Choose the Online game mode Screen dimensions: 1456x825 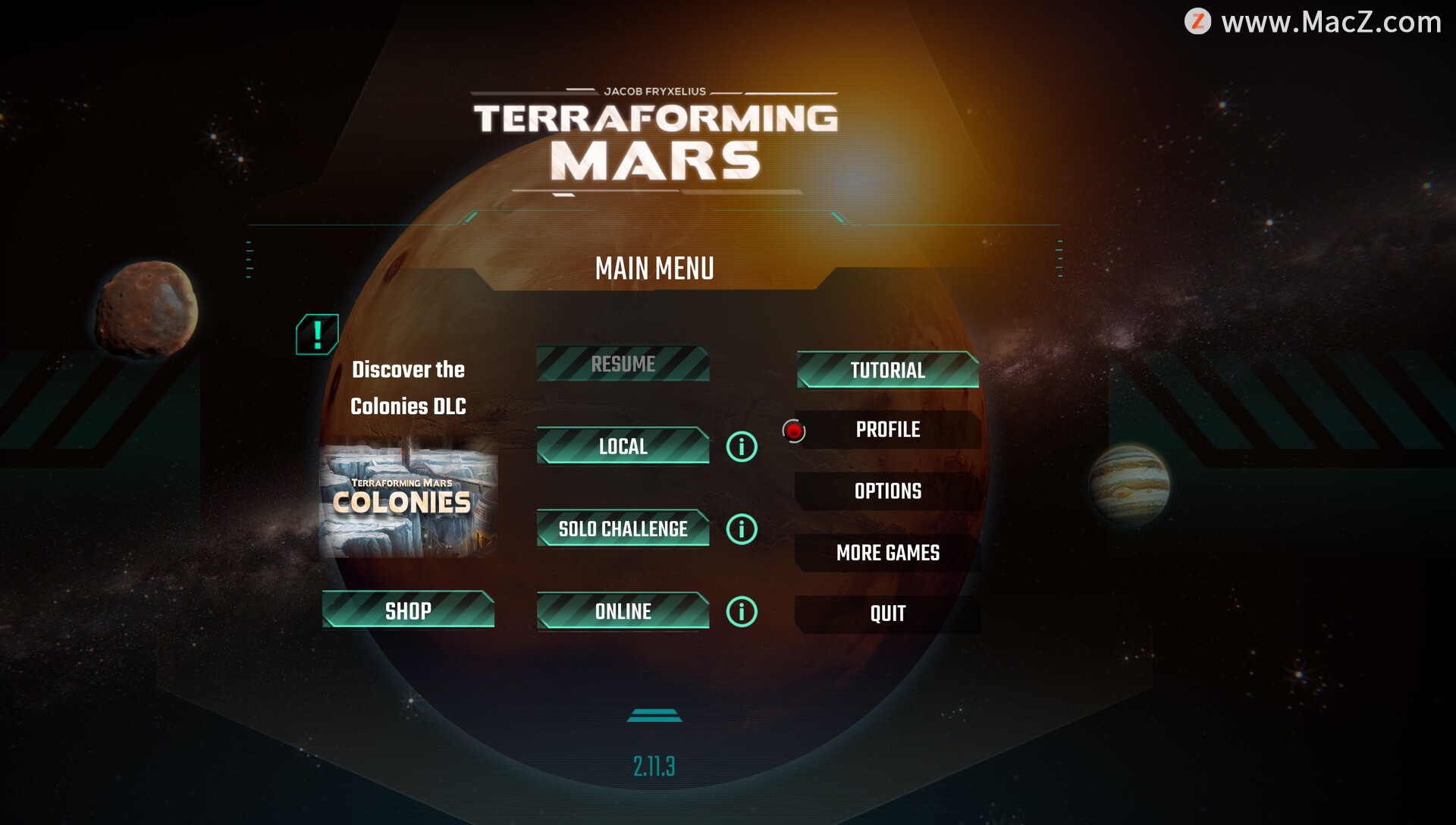[623, 611]
